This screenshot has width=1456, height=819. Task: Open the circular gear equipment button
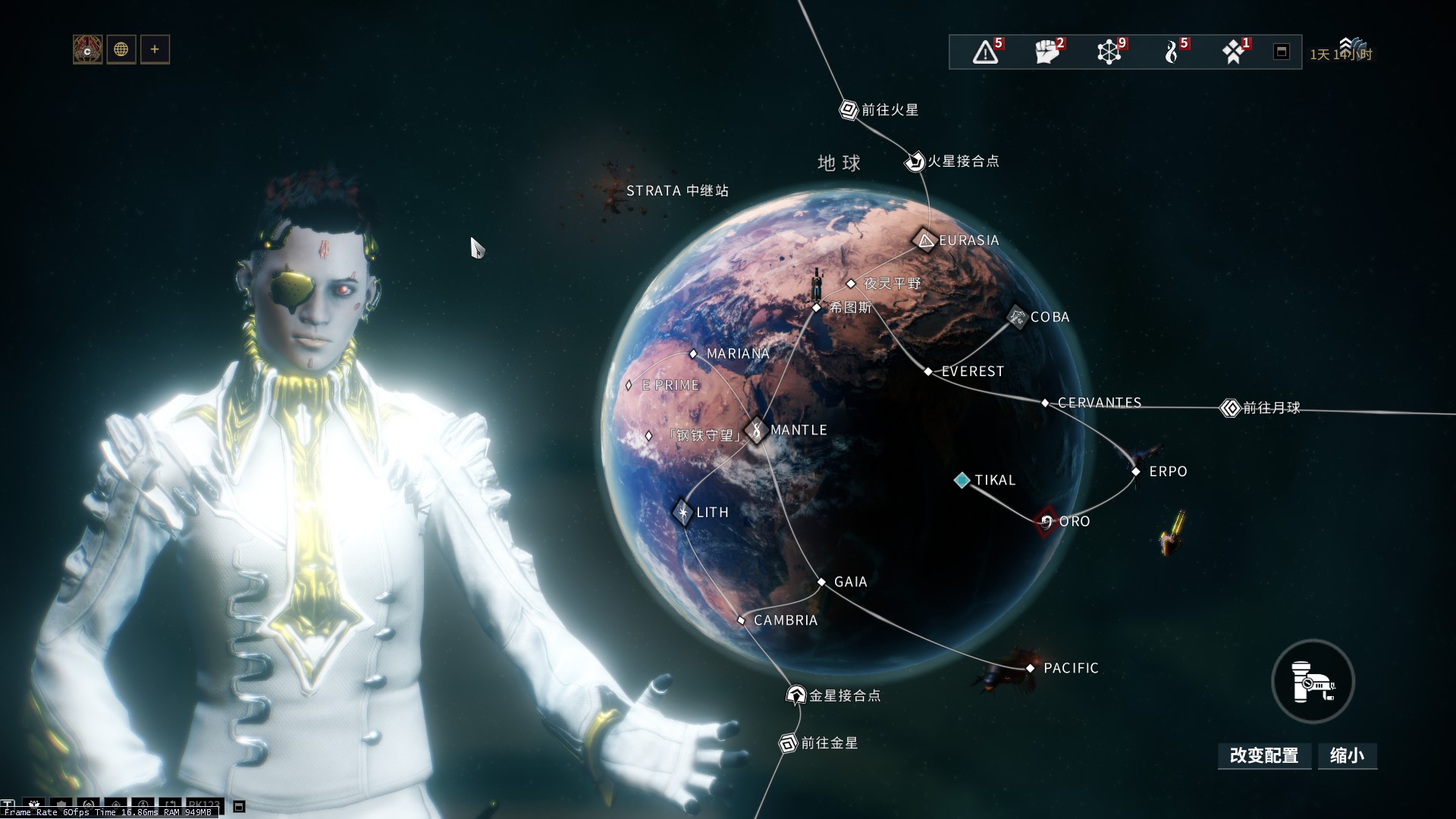coord(1313,682)
